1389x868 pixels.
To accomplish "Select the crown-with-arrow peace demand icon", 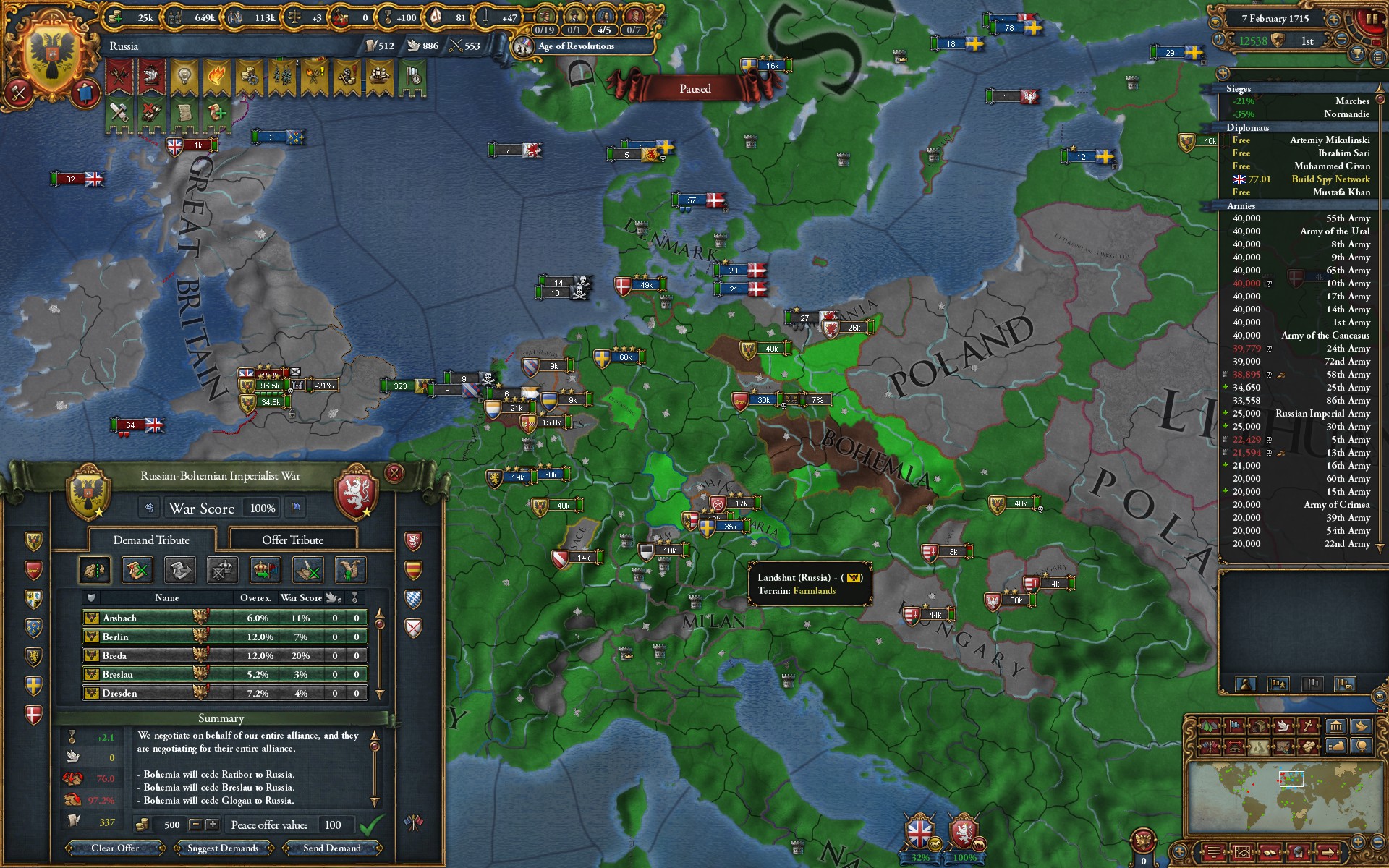I will pos(265,570).
